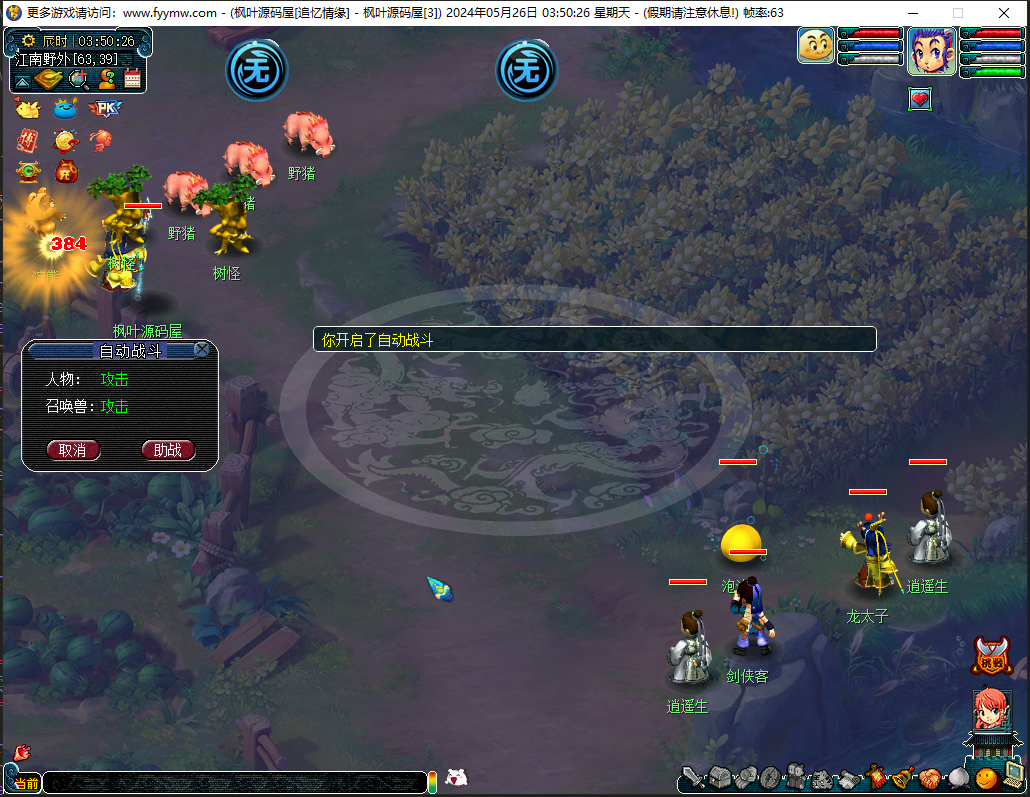
Task: Click the 助战 button in auto-battle panel
Action: point(167,450)
